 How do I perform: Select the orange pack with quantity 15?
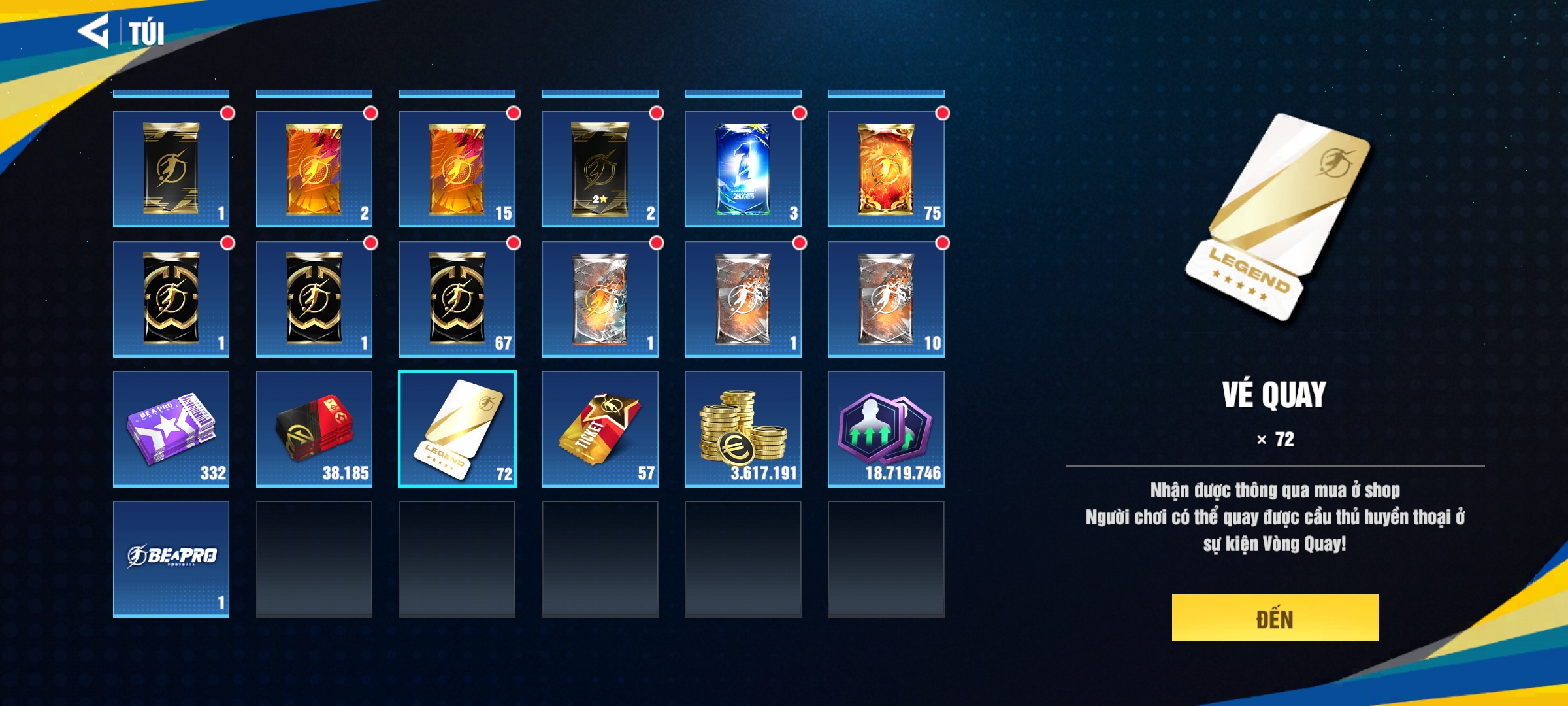[x=457, y=169]
